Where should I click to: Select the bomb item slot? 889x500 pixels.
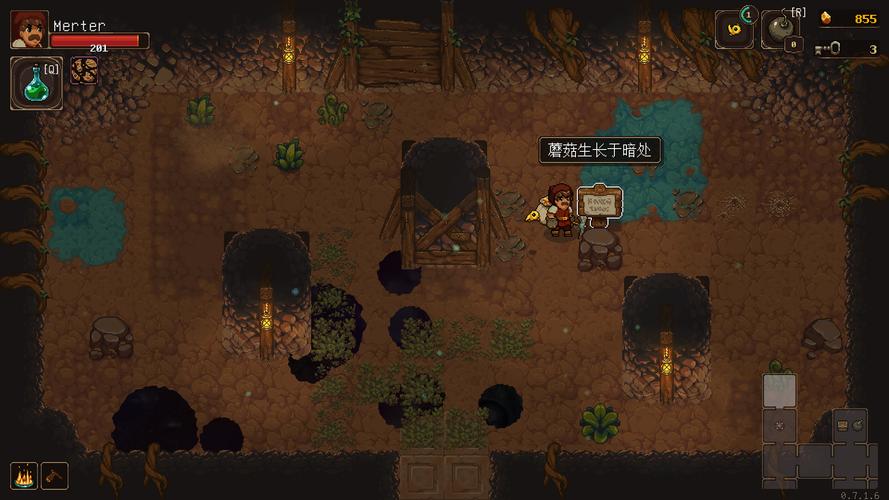coord(780,30)
